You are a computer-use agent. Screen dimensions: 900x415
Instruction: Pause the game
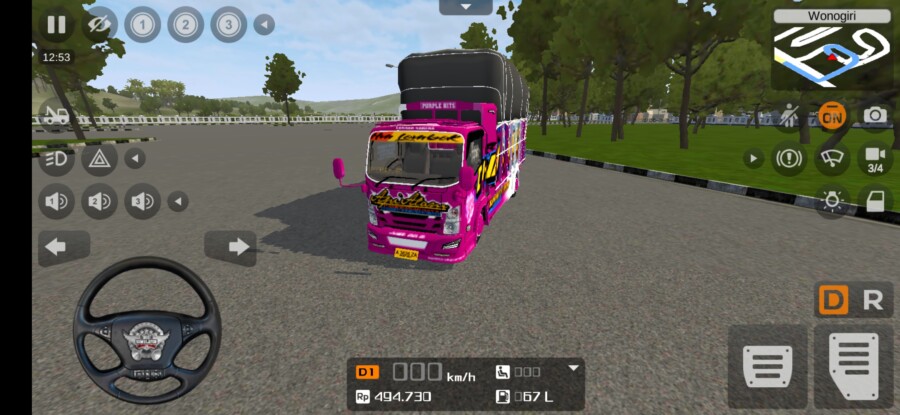pos(56,24)
